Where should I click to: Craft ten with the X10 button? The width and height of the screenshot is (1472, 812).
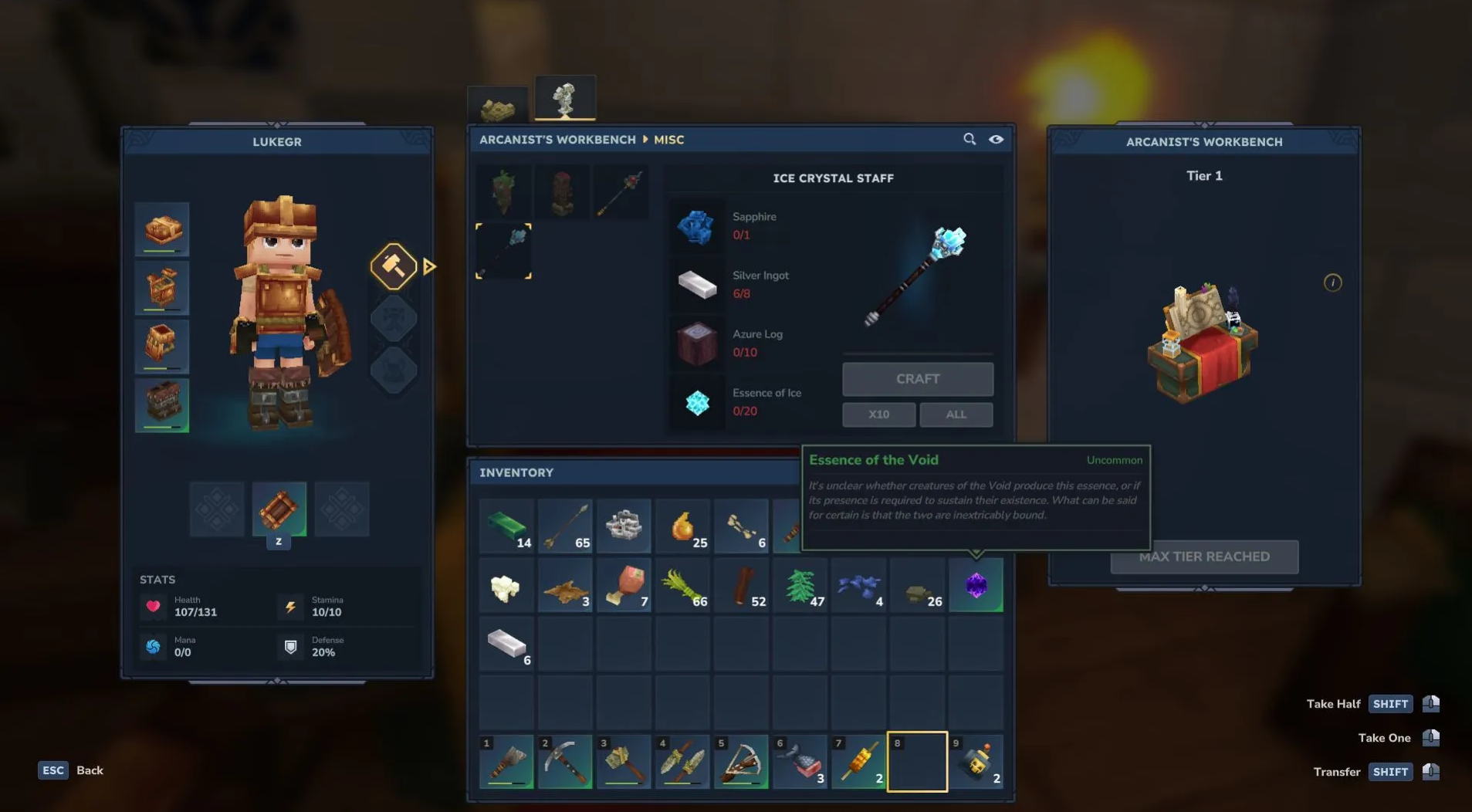pyautogui.click(x=878, y=414)
